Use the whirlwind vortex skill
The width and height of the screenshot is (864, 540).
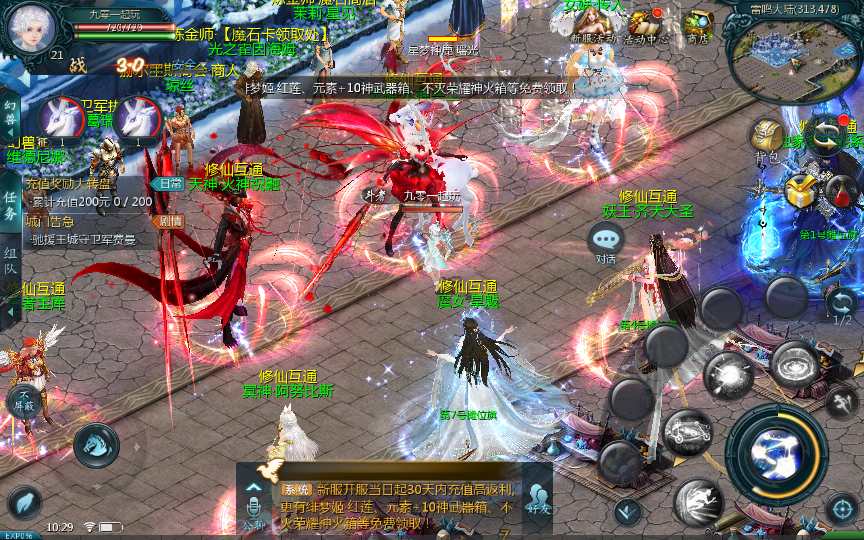795,362
